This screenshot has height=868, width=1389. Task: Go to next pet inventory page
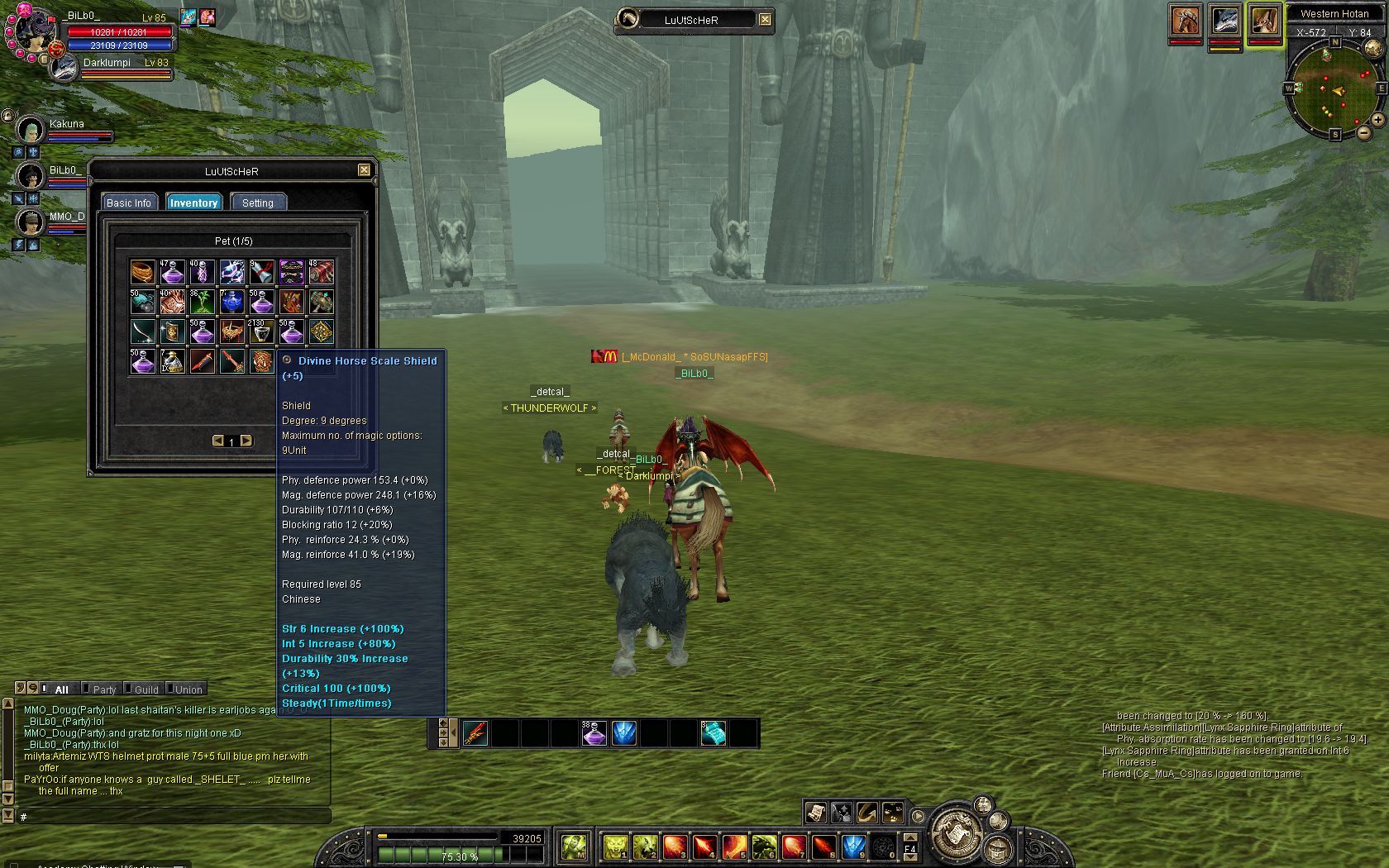point(246,441)
